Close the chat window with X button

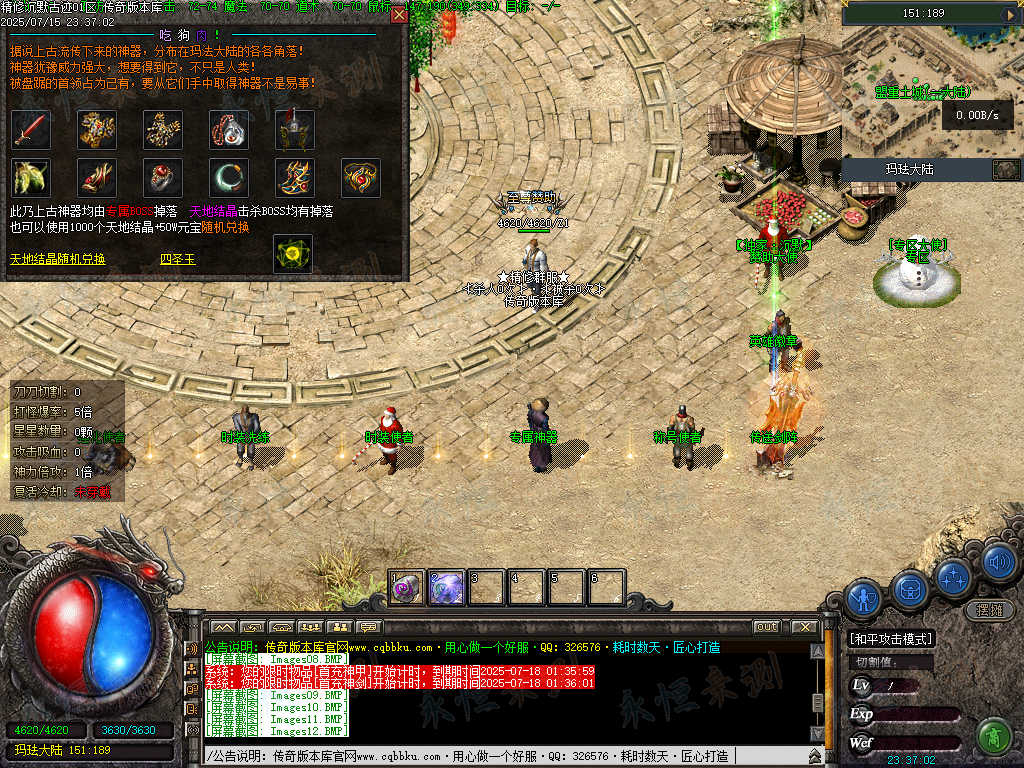[803, 627]
